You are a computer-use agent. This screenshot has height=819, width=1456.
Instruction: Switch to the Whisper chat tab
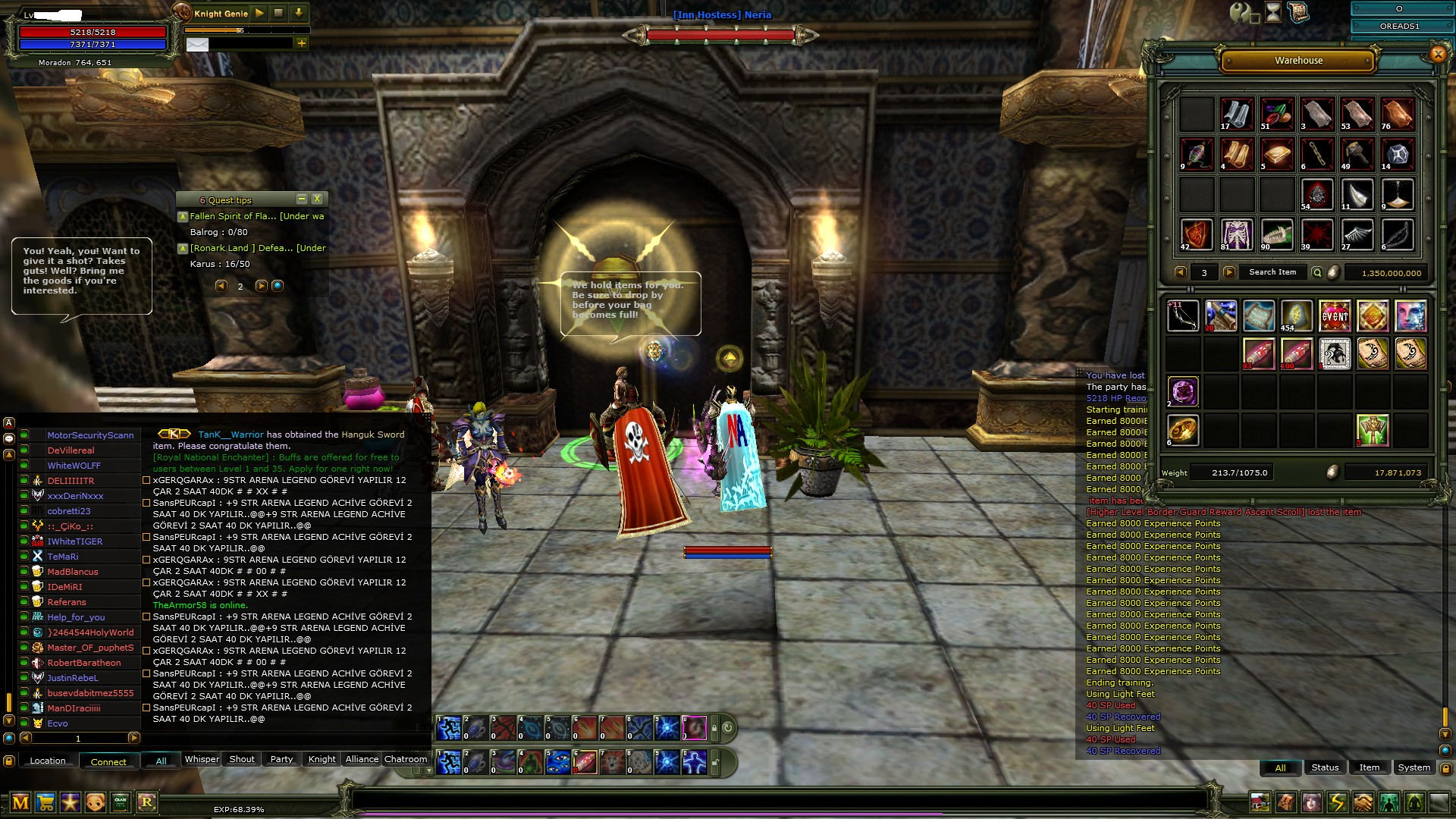202,759
